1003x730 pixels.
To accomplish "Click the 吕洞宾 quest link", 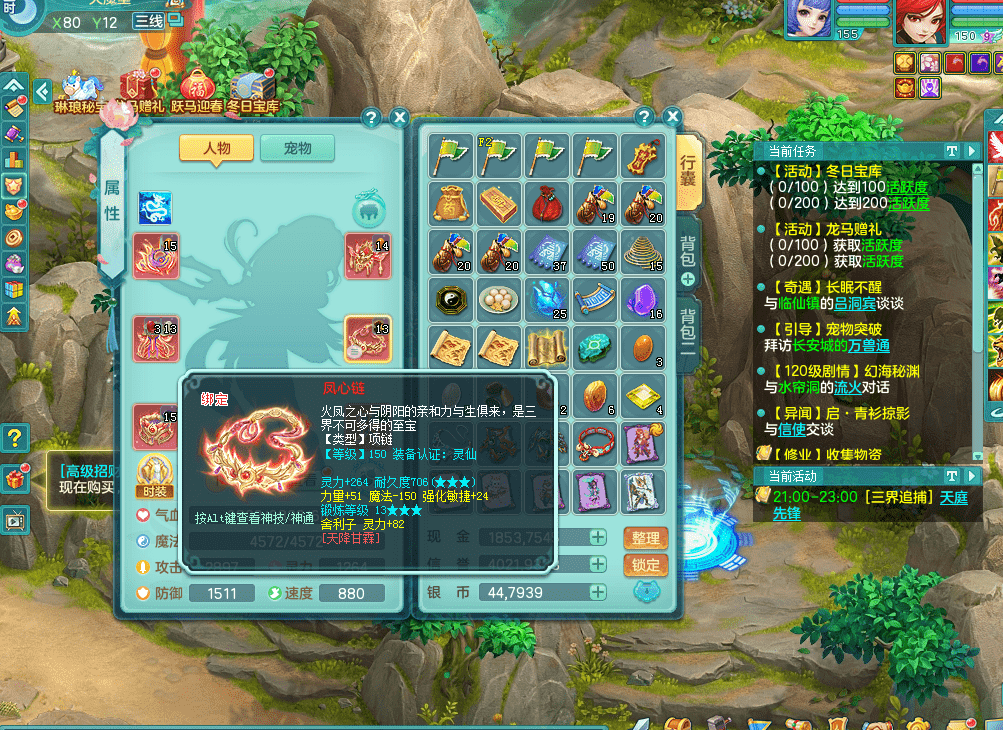I will (847, 304).
